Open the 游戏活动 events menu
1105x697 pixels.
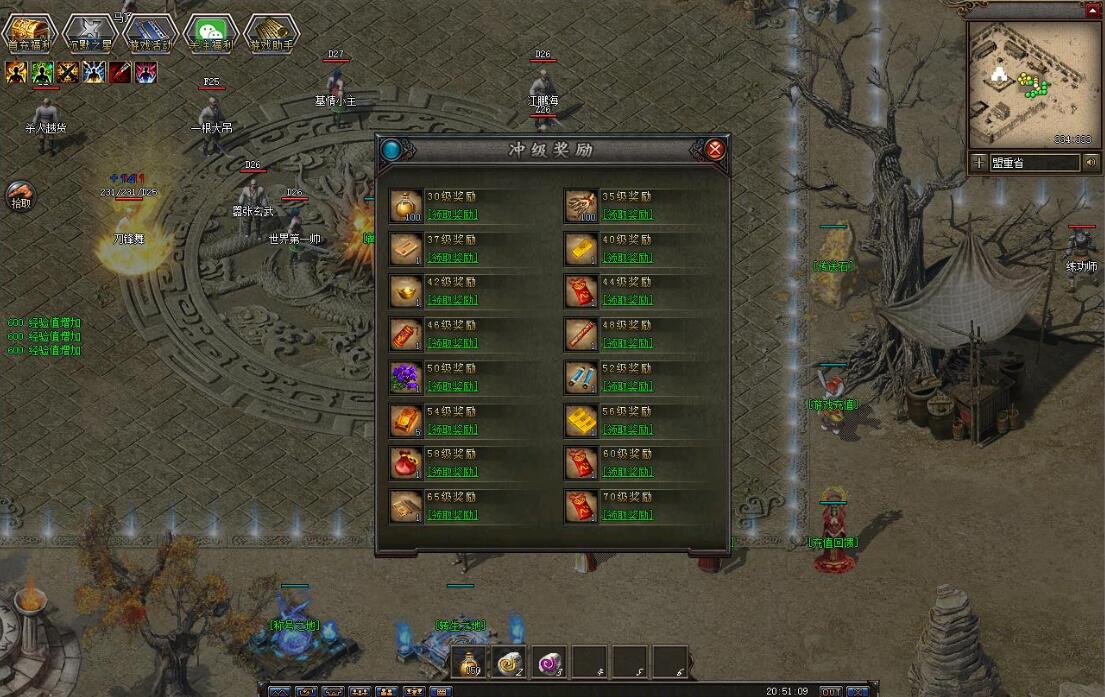tap(150, 33)
